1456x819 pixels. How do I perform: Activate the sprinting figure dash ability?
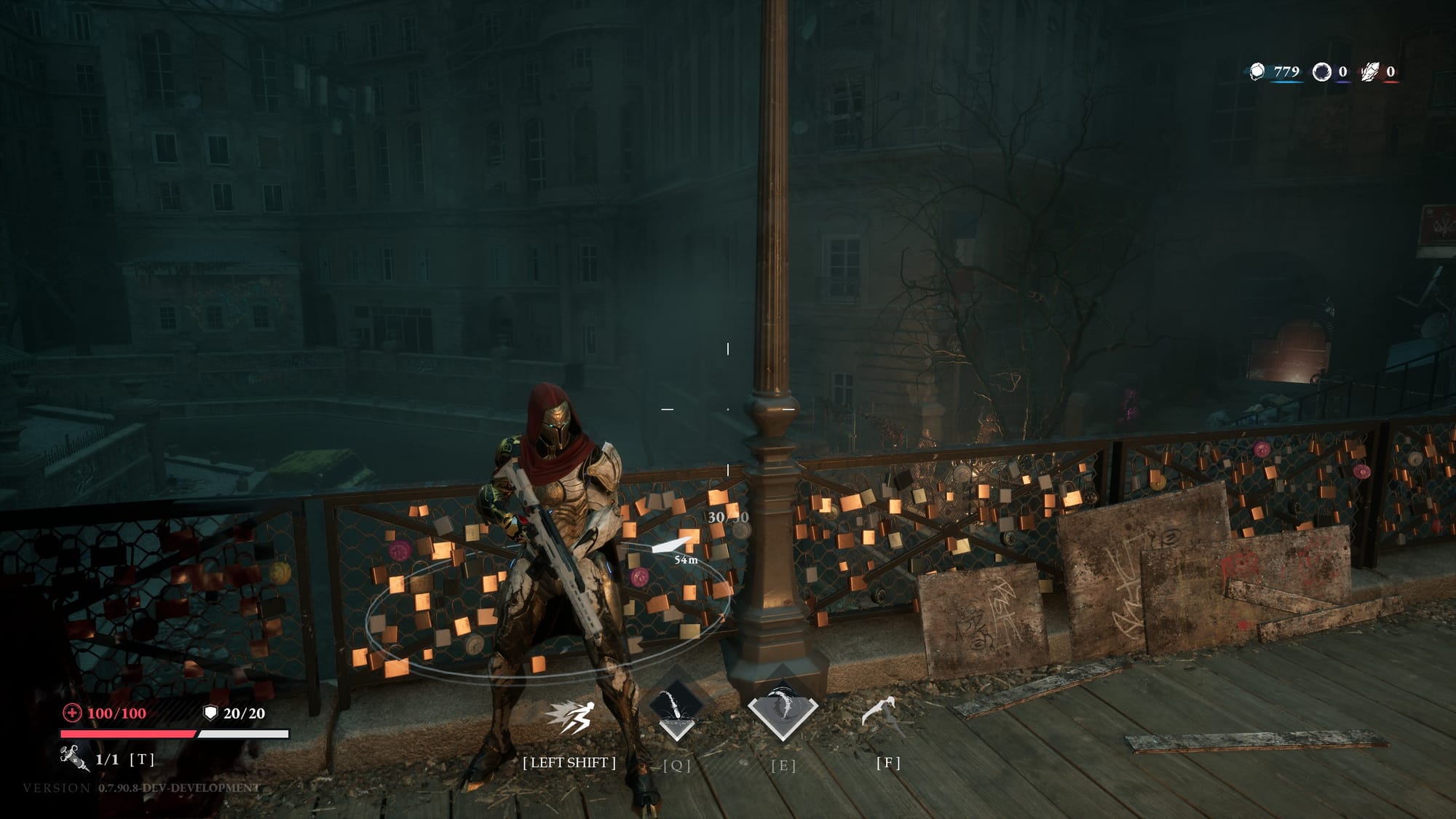[570, 717]
